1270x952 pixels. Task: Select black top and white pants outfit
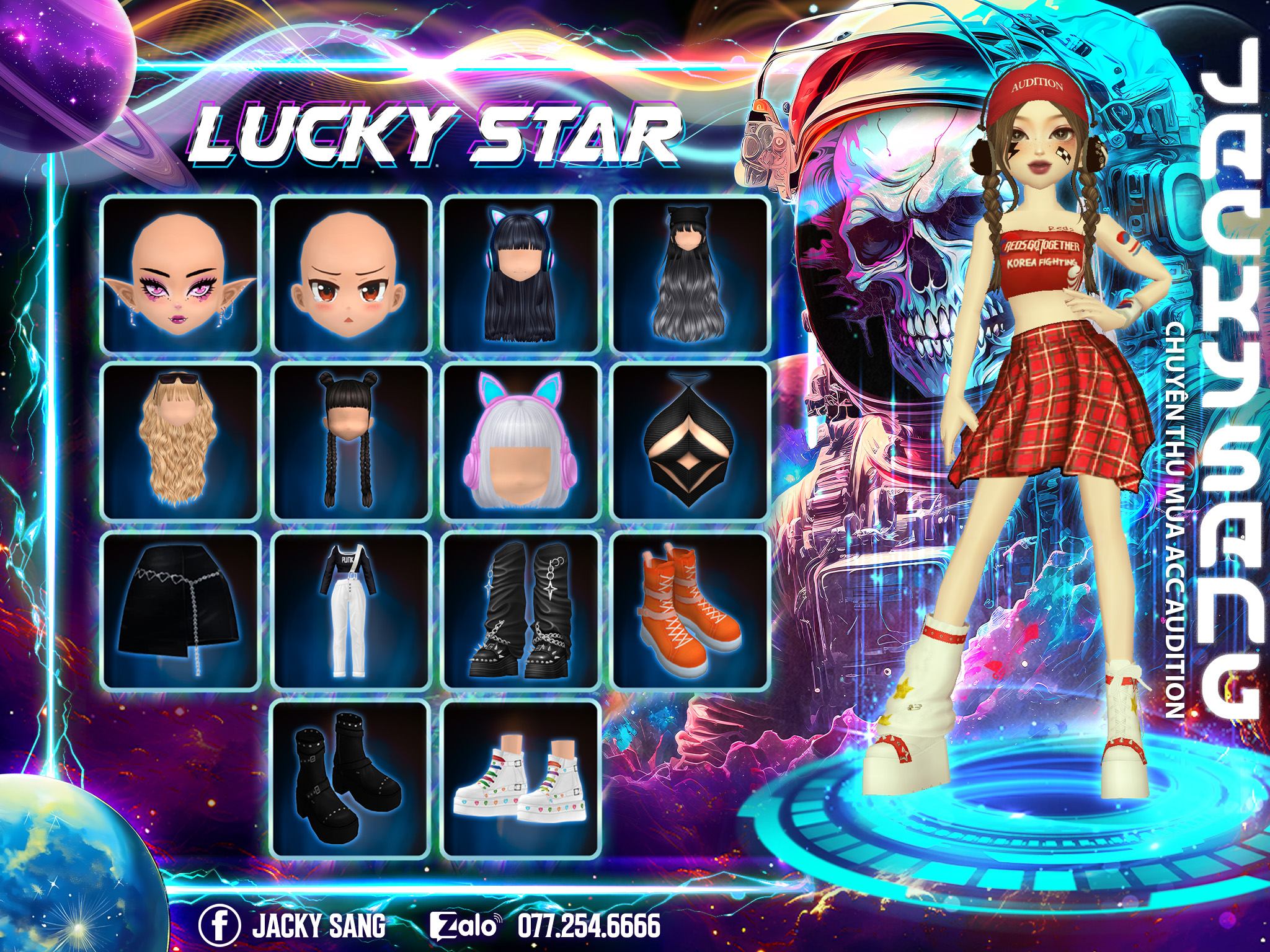point(351,610)
